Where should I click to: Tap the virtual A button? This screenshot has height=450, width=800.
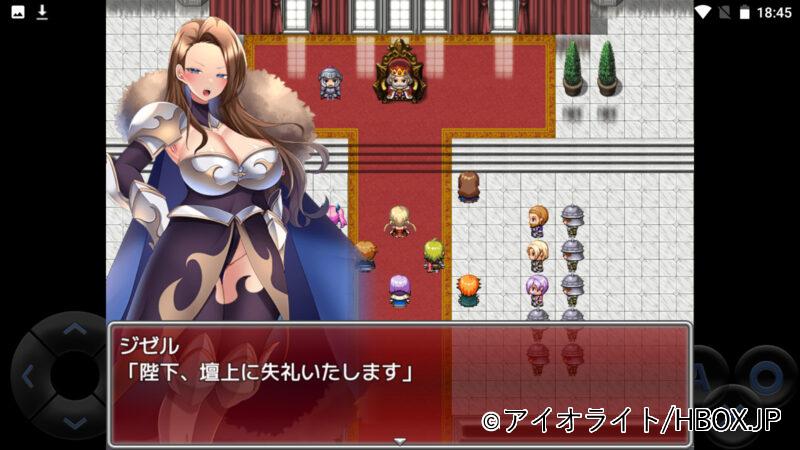706,375
